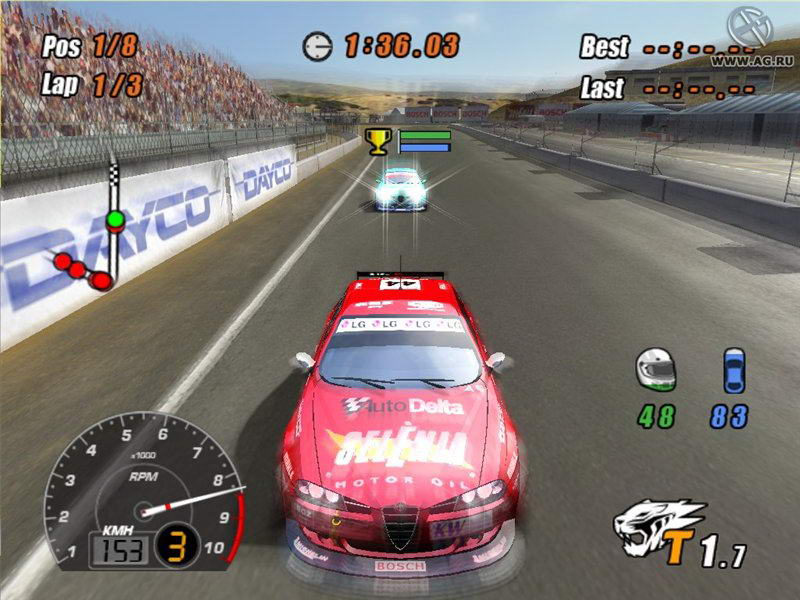Select the blue car condition icon
The height and width of the screenshot is (600, 800).
[x=734, y=370]
